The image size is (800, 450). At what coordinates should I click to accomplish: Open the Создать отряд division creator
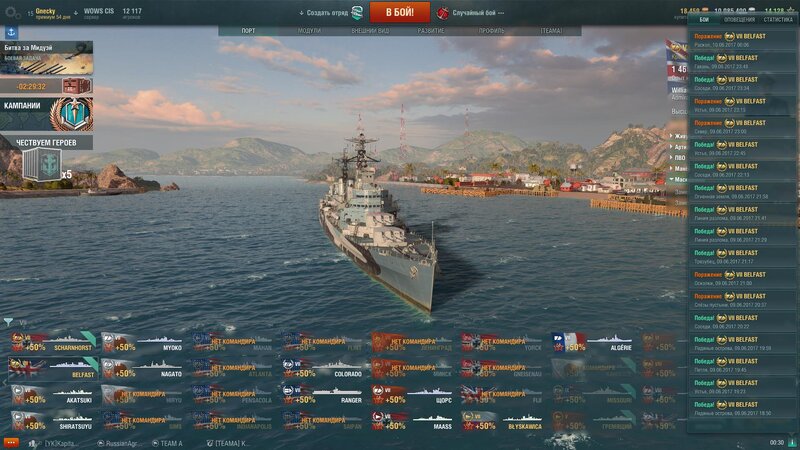coord(330,12)
